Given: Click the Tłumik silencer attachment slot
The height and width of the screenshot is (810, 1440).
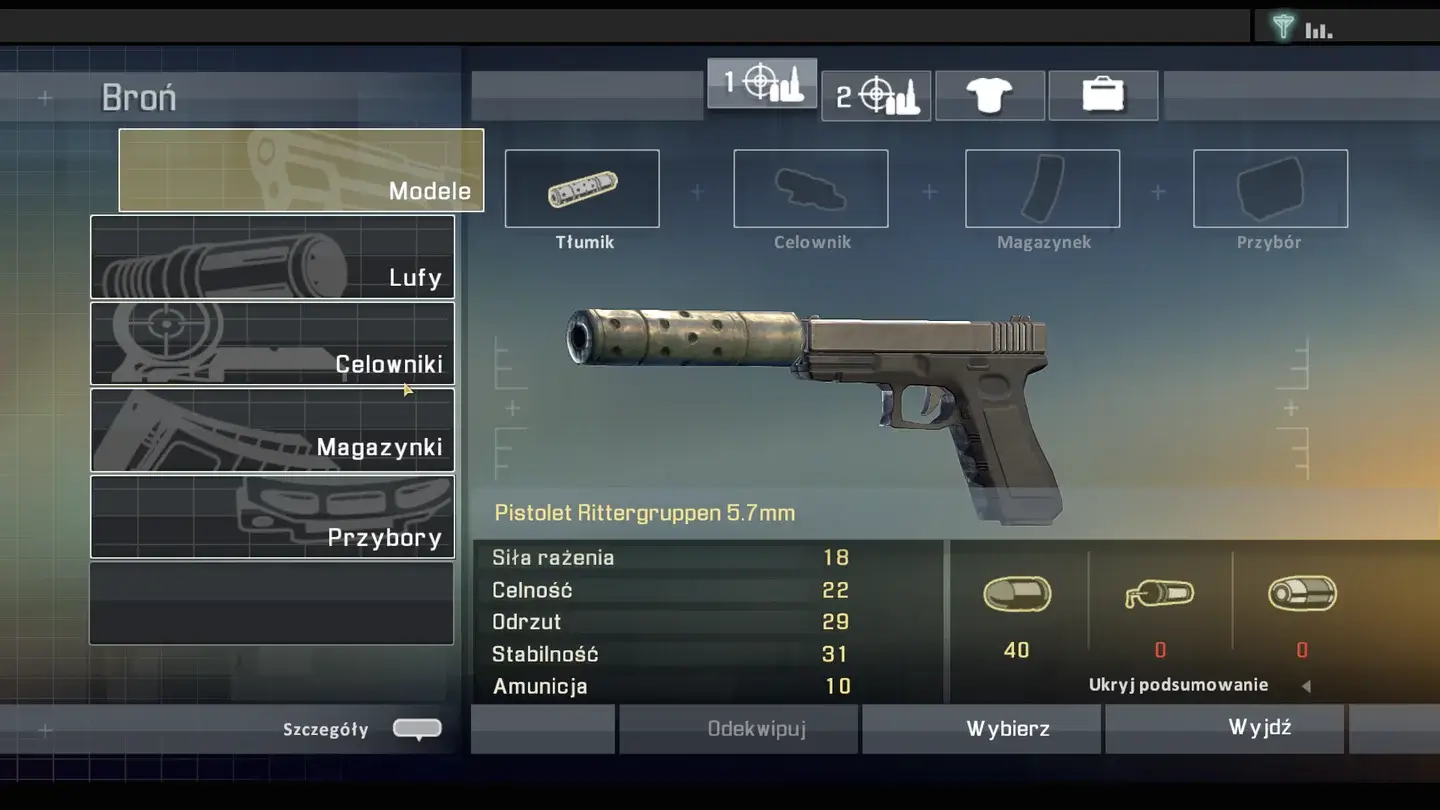Looking at the screenshot, I should [x=582, y=189].
